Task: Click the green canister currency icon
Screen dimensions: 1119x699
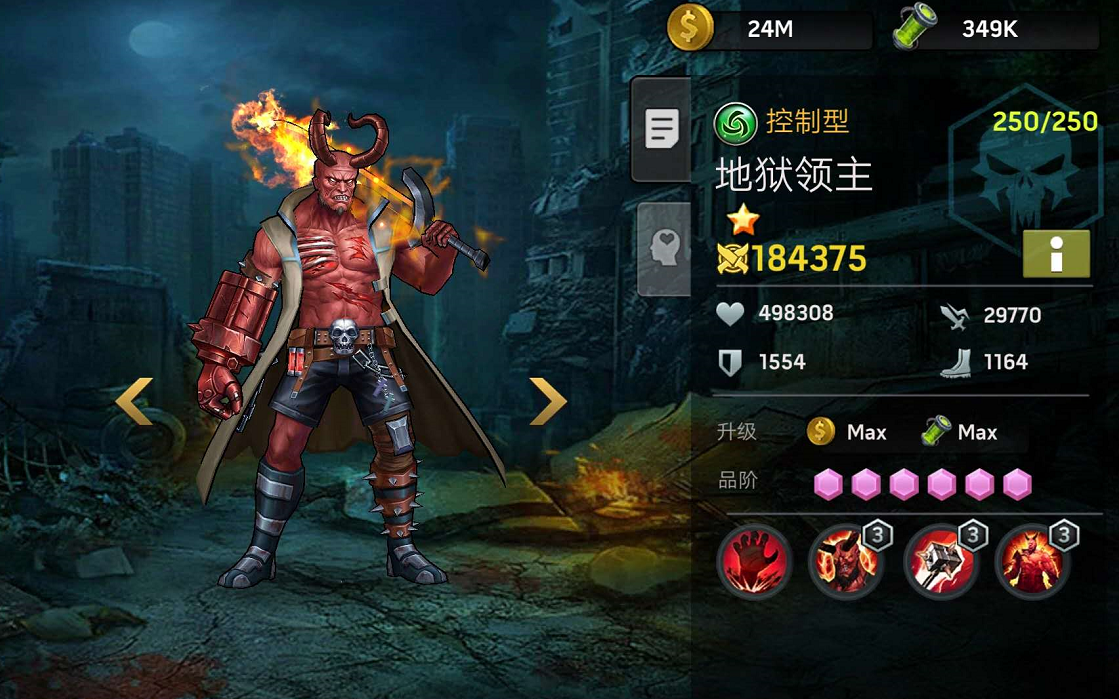Action: point(913,28)
